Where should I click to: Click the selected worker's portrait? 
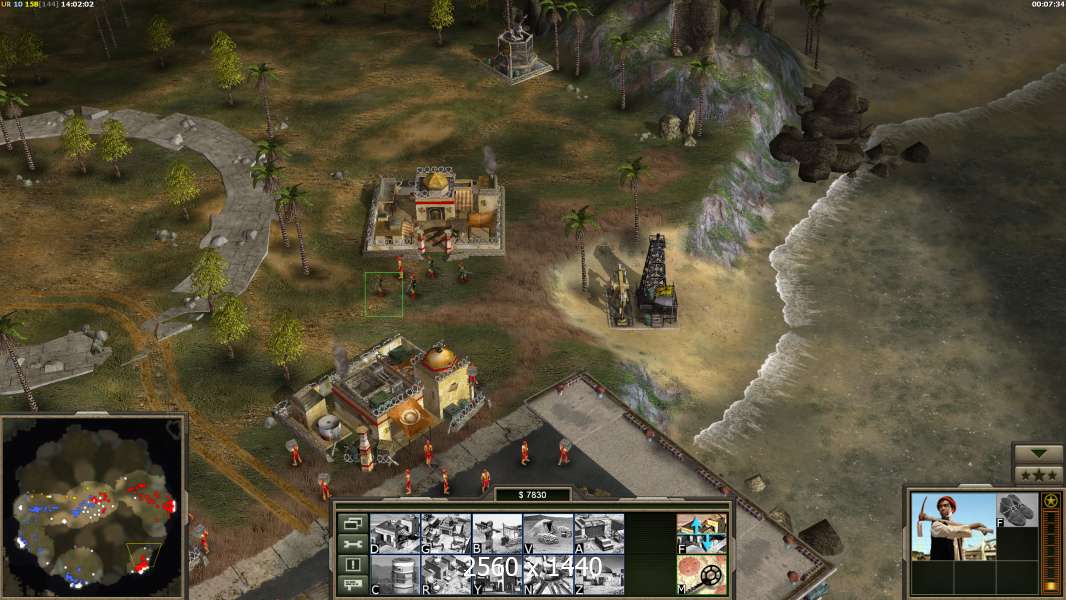click(x=953, y=526)
